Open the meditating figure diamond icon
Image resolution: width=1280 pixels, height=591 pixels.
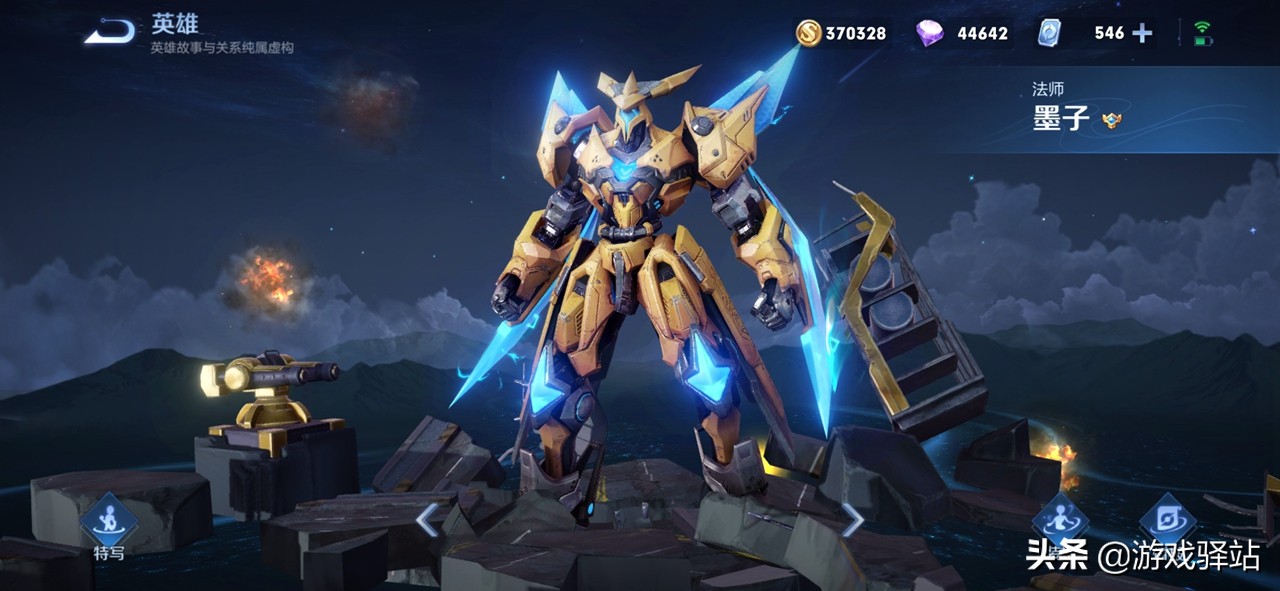(1060, 521)
